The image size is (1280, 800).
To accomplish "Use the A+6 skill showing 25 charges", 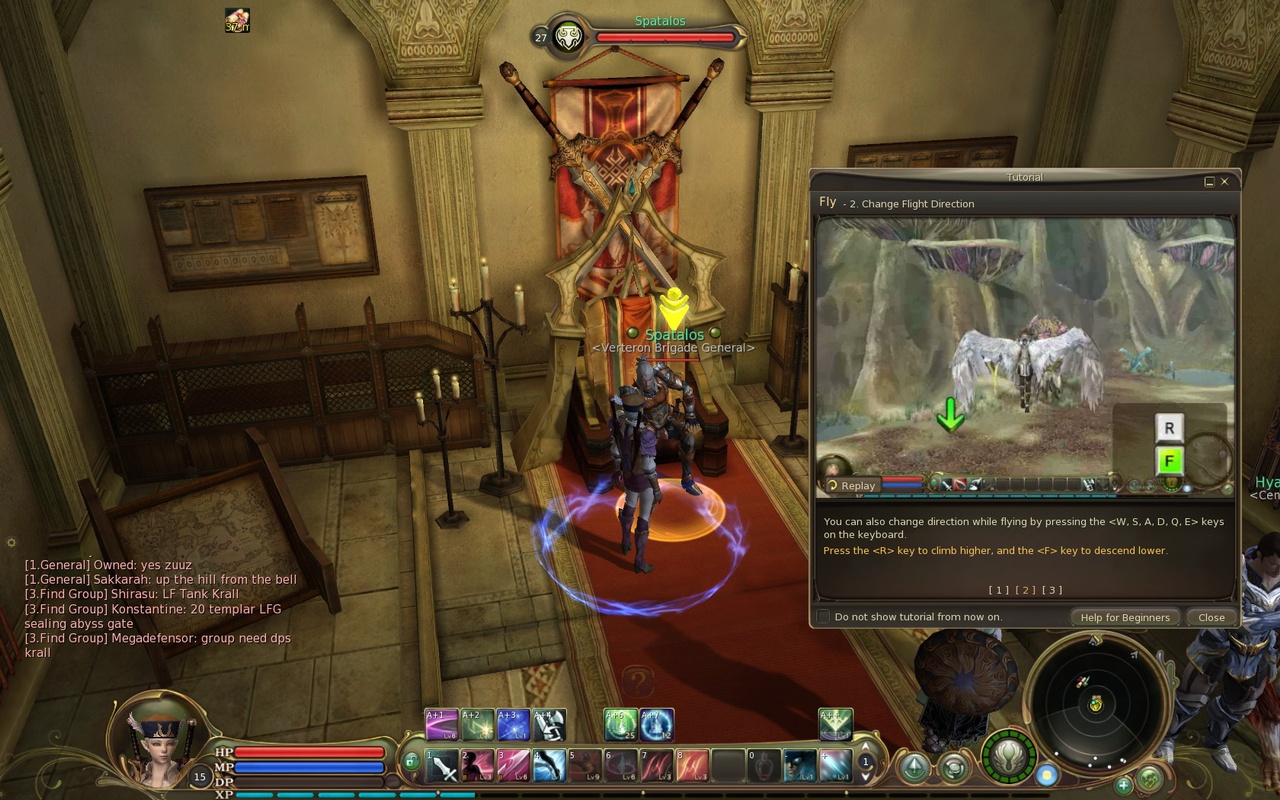I will tap(619, 724).
